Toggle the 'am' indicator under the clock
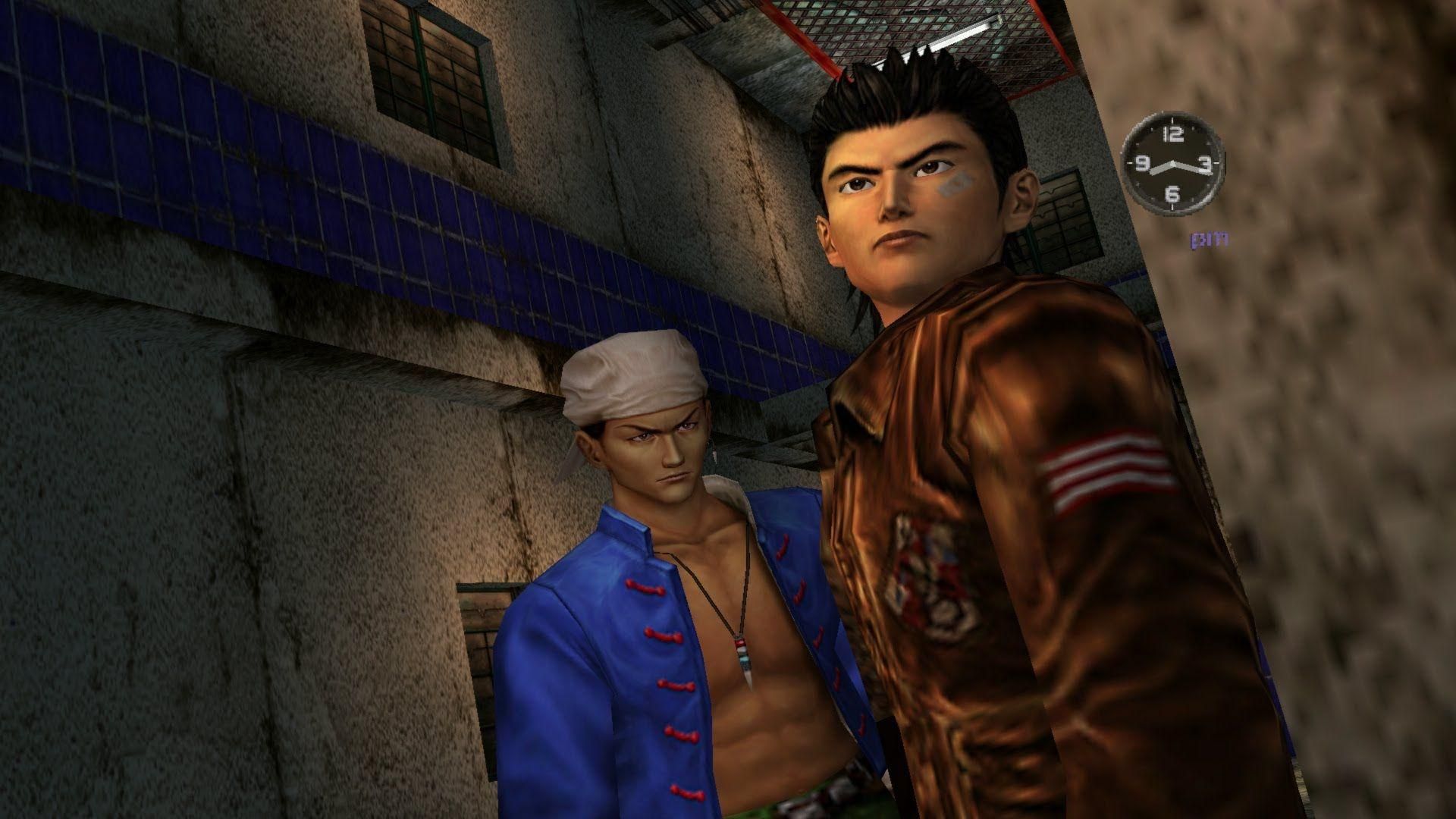 coord(1210,239)
